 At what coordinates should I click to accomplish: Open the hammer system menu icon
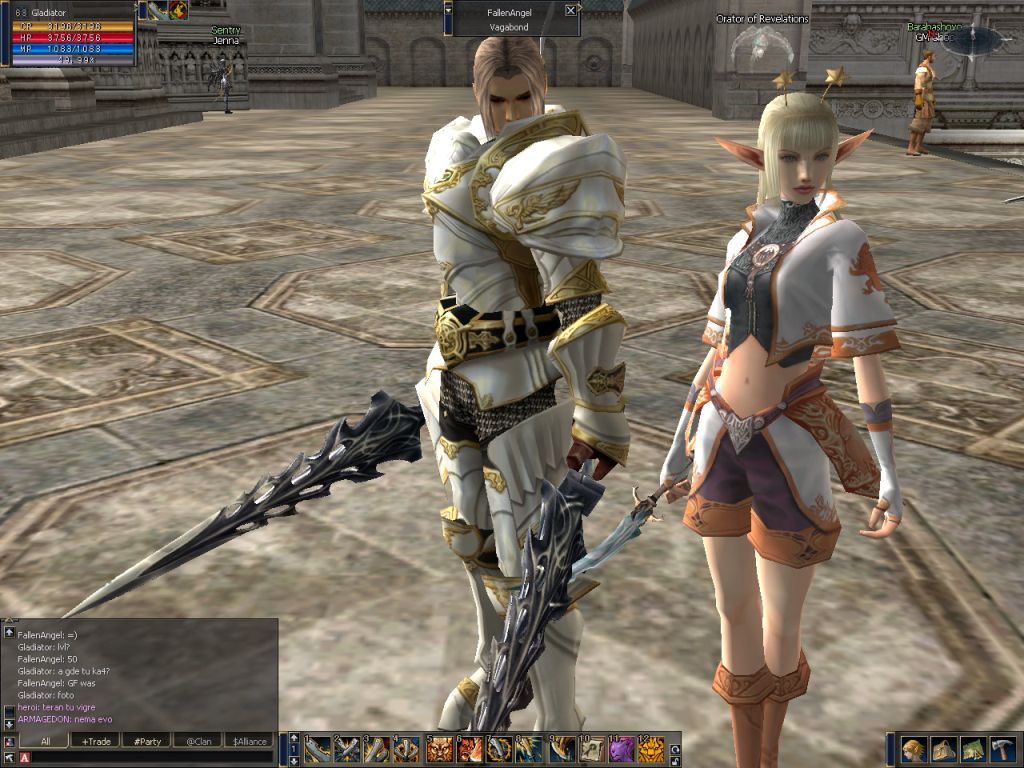coord(1002,750)
